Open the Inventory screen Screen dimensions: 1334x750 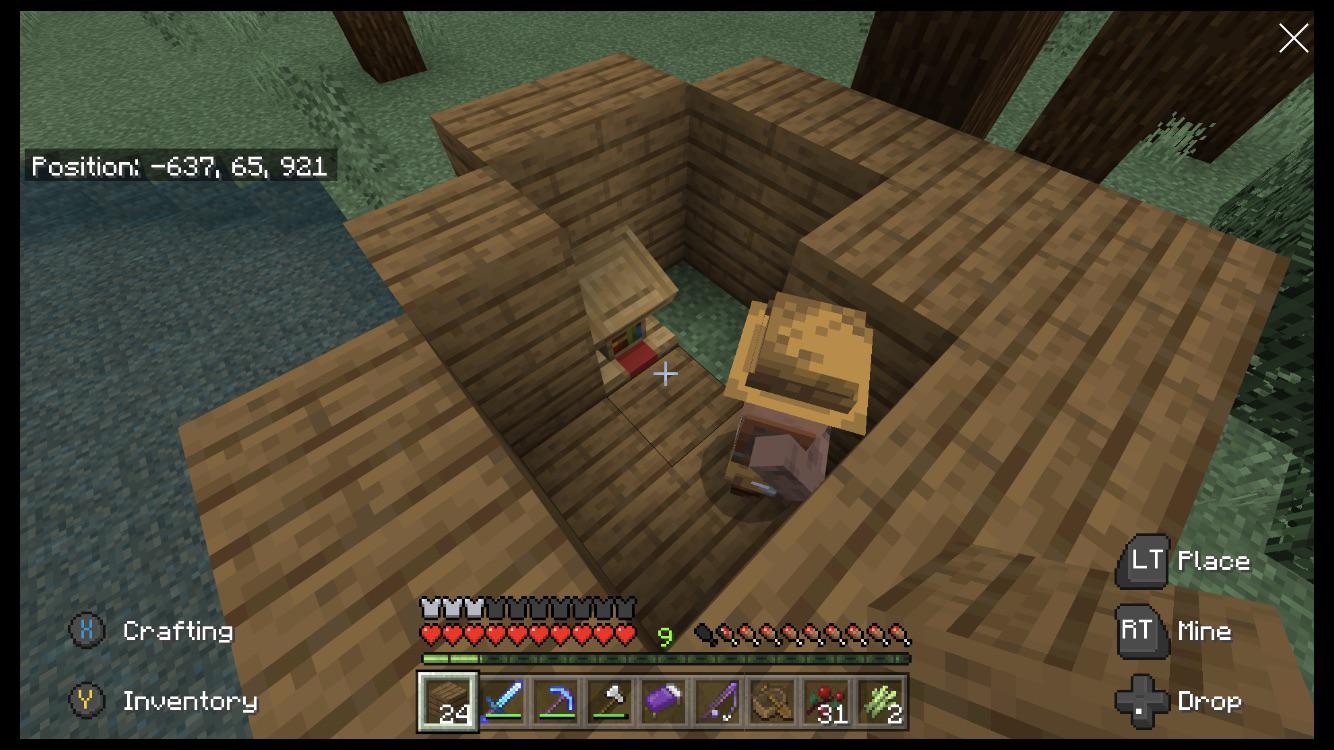click(x=191, y=701)
